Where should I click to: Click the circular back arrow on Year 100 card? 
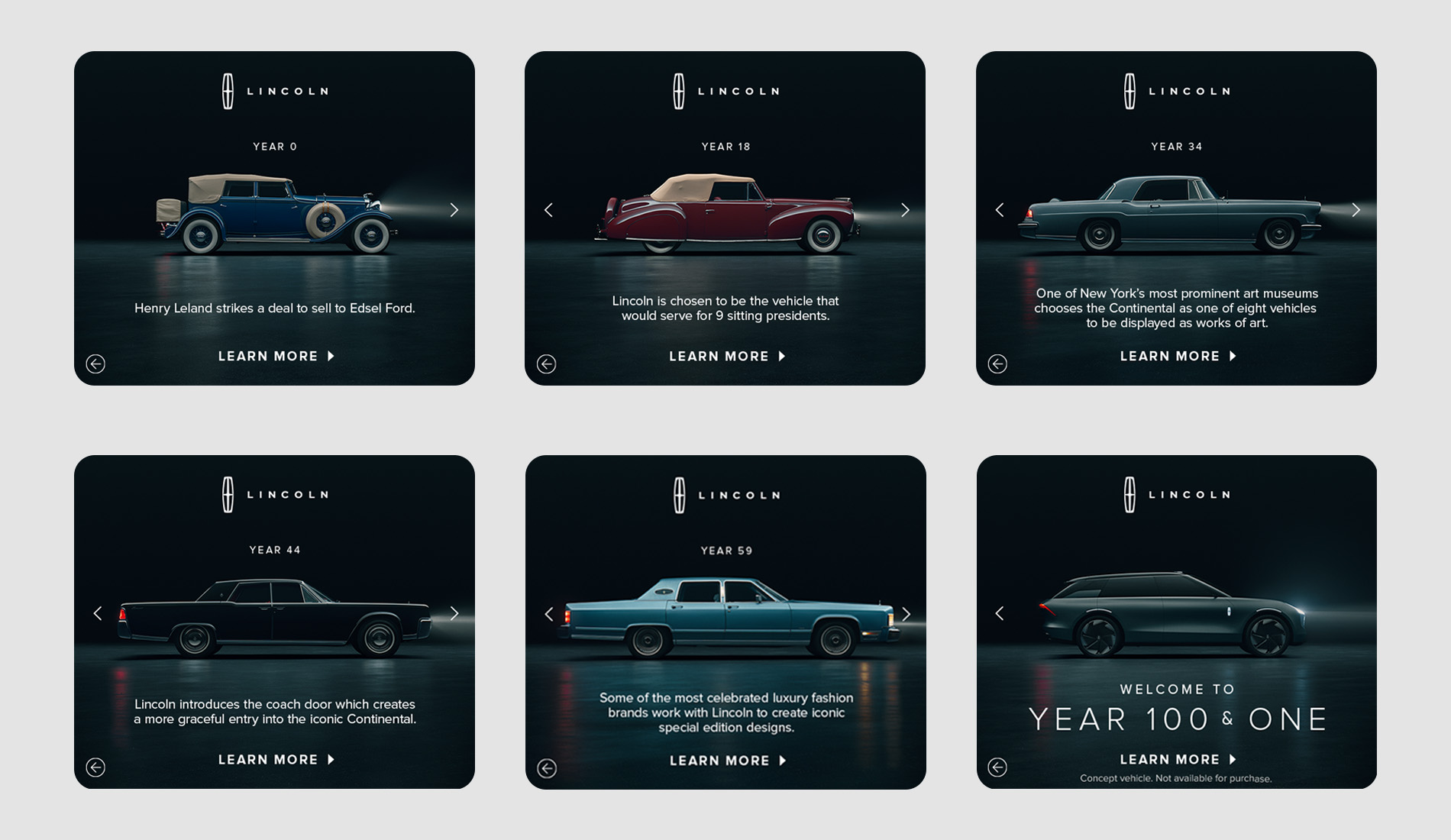[x=998, y=768]
